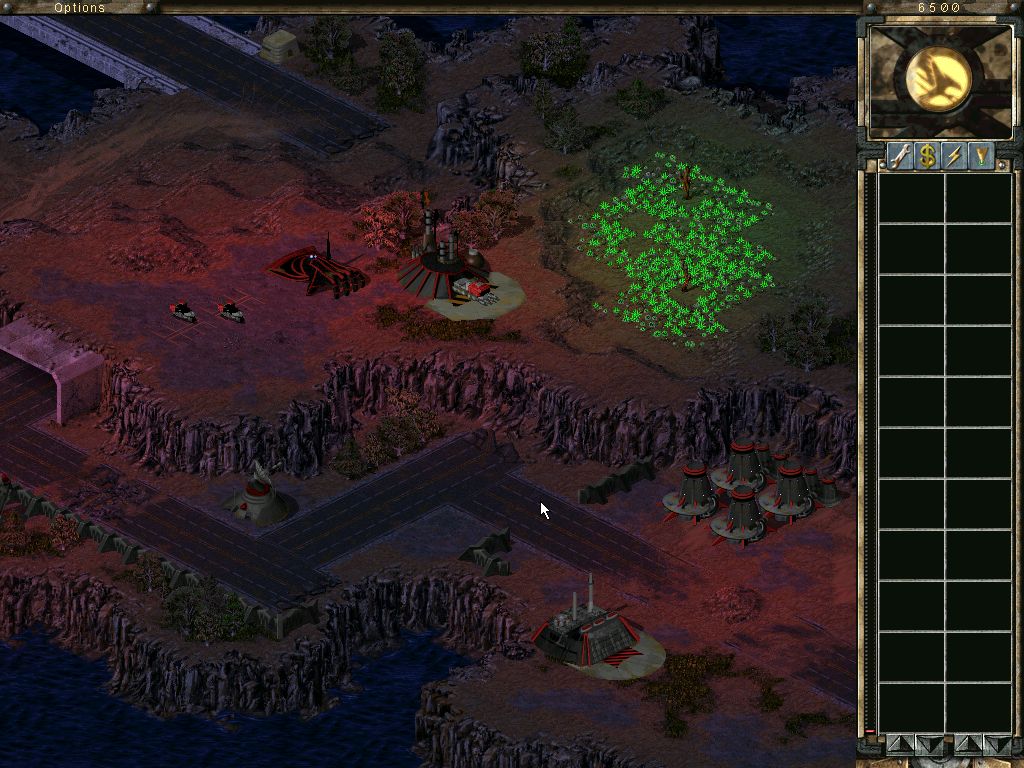The height and width of the screenshot is (768, 1024).
Task: Click the up arrow under the structures build column
Action: (900, 744)
